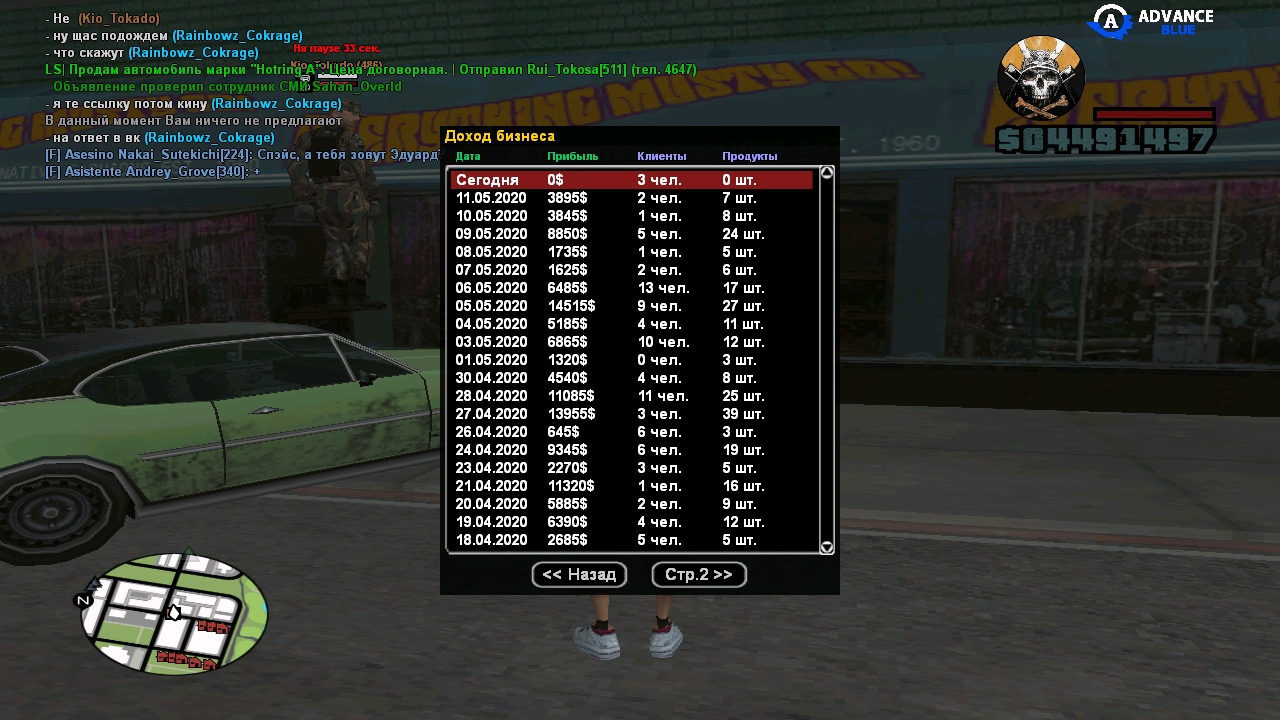Select the 06.05.2020 row with 13 clients
The height and width of the screenshot is (720, 1280).
[631, 288]
